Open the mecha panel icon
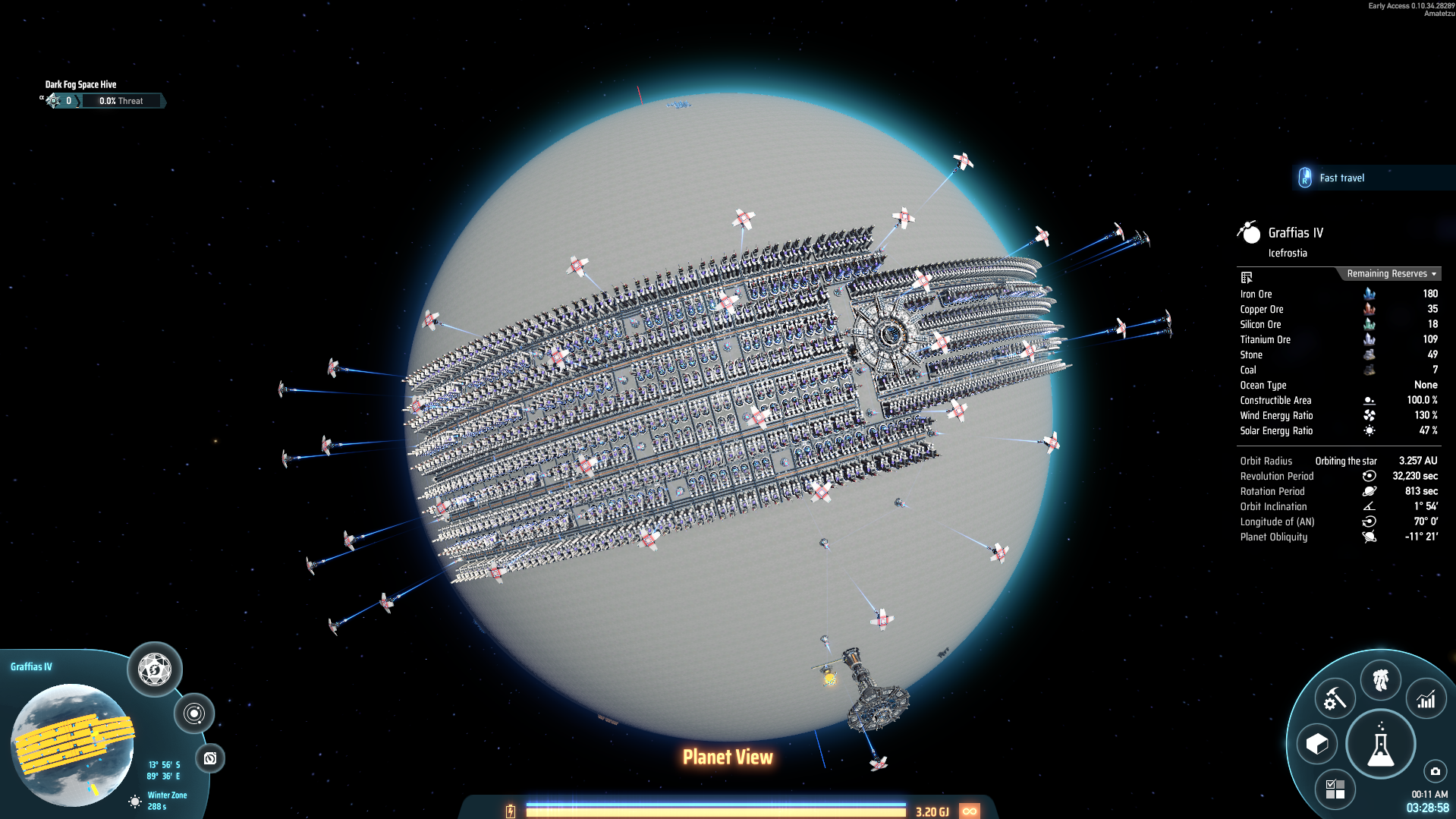Viewport: 1456px width, 819px height. pyautogui.click(x=1380, y=679)
